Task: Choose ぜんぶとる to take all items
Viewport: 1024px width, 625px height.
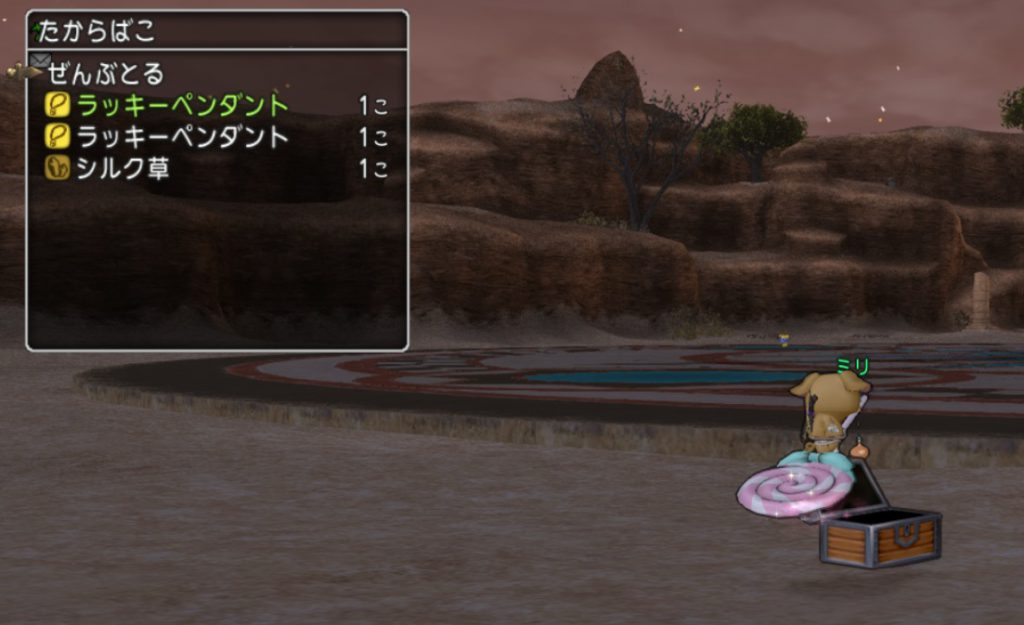Action: (105, 73)
